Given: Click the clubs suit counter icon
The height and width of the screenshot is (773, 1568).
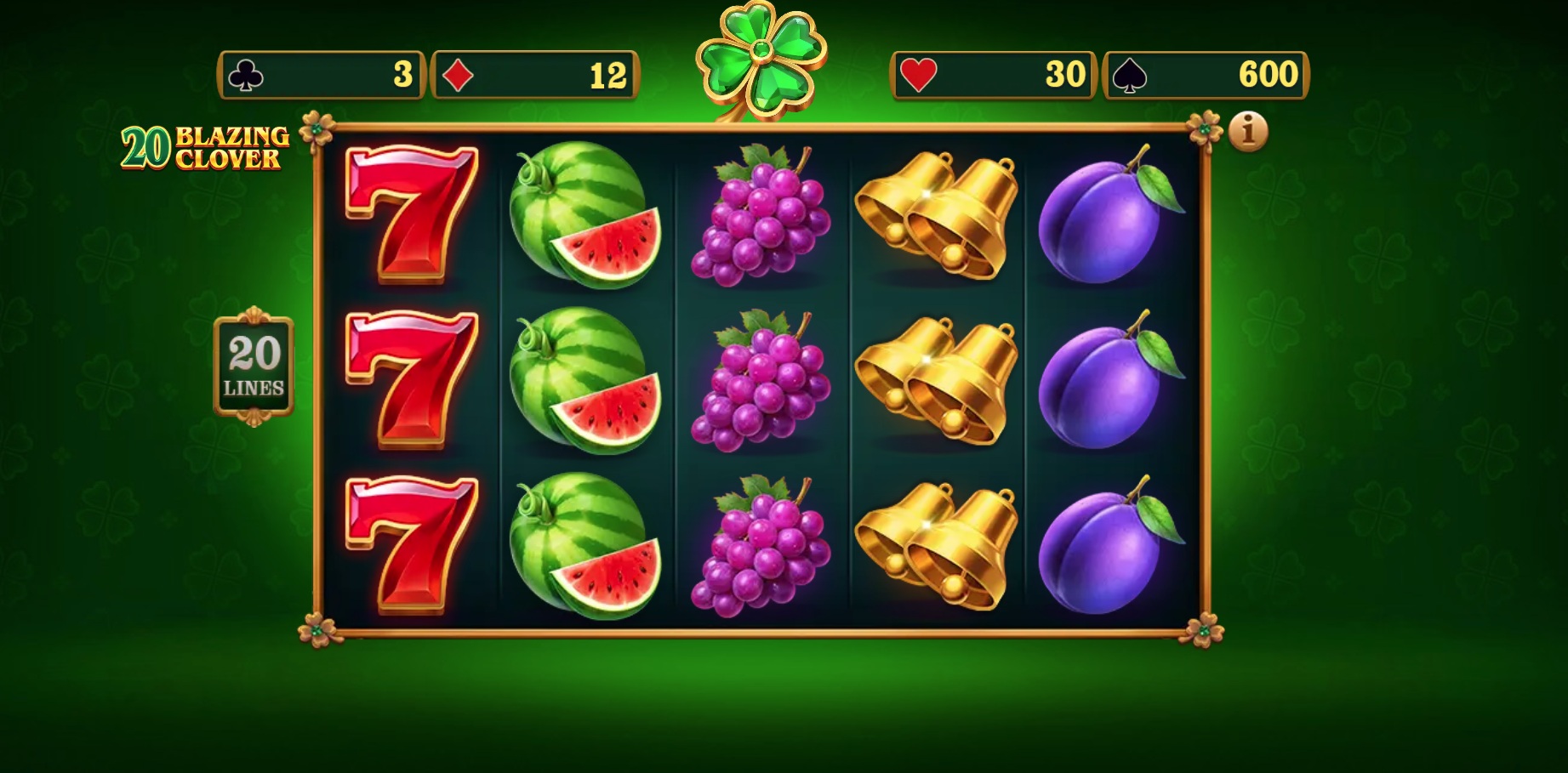Looking at the screenshot, I should [x=247, y=74].
